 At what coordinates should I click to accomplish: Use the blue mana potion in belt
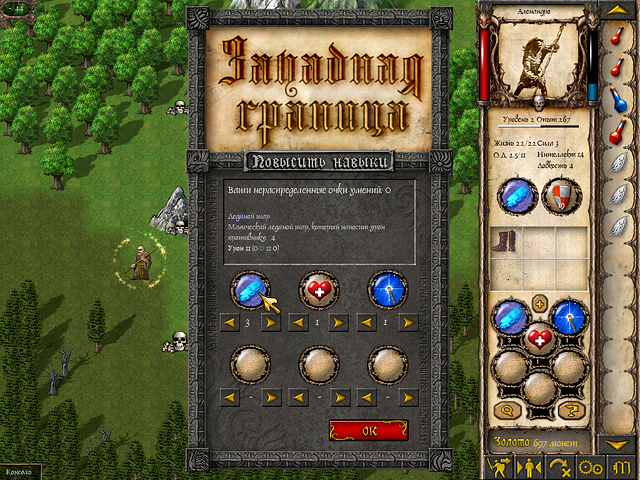[619, 99]
